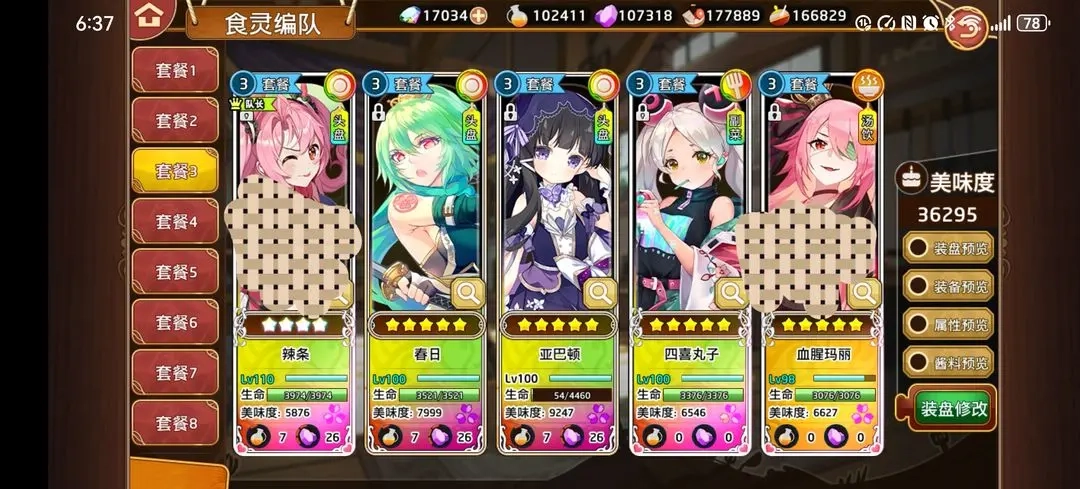The height and width of the screenshot is (489, 1080).
Task: Tap the magnifier on 亚巴顿's card
Action: click(600, 293)
